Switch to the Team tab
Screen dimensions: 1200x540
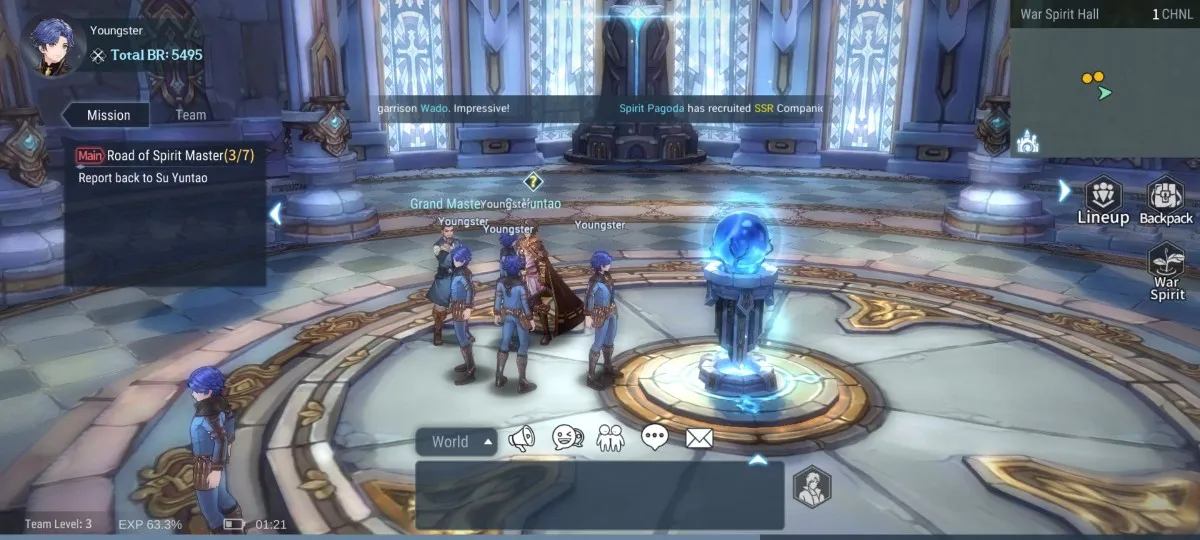tap(191, 115)
